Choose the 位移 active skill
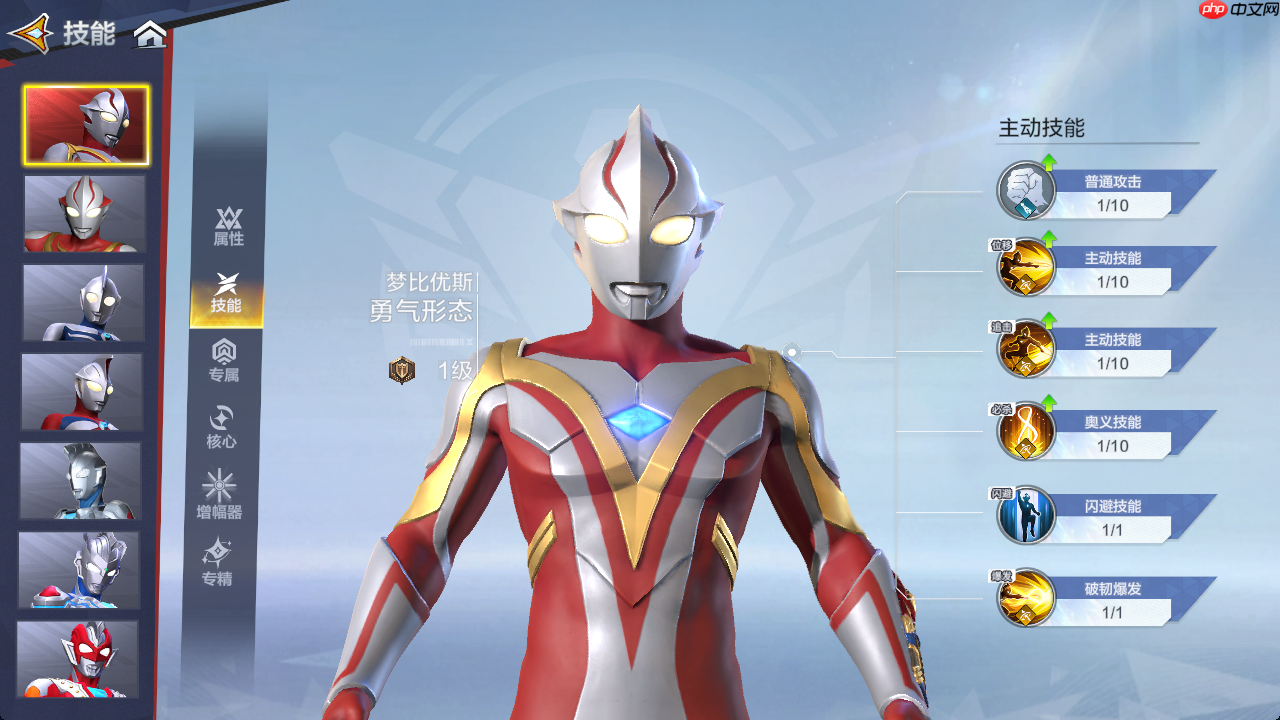The width and height of the screenshot is (1280, 720). (1027, 268)
